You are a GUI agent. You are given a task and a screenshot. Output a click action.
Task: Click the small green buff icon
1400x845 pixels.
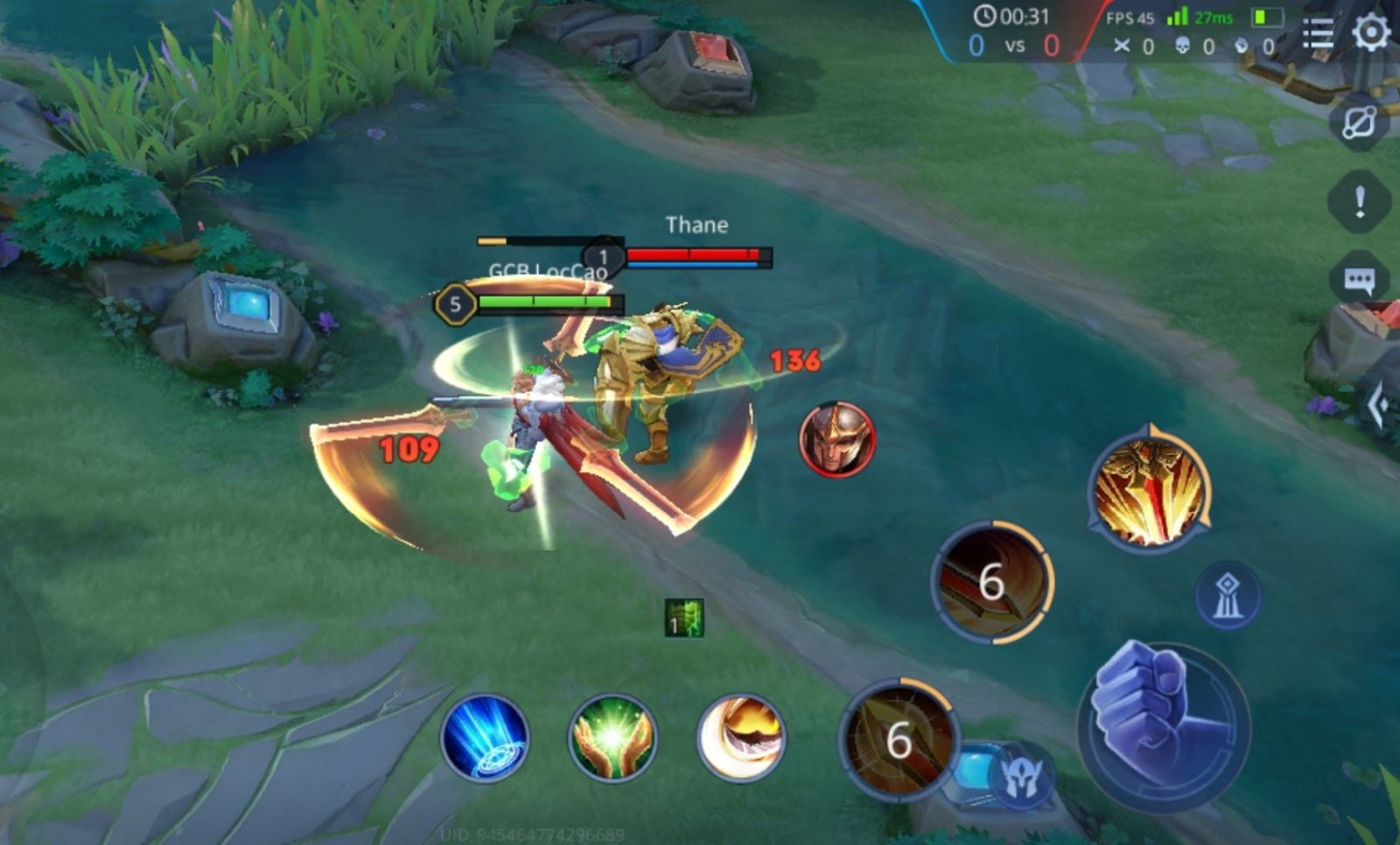683,618
